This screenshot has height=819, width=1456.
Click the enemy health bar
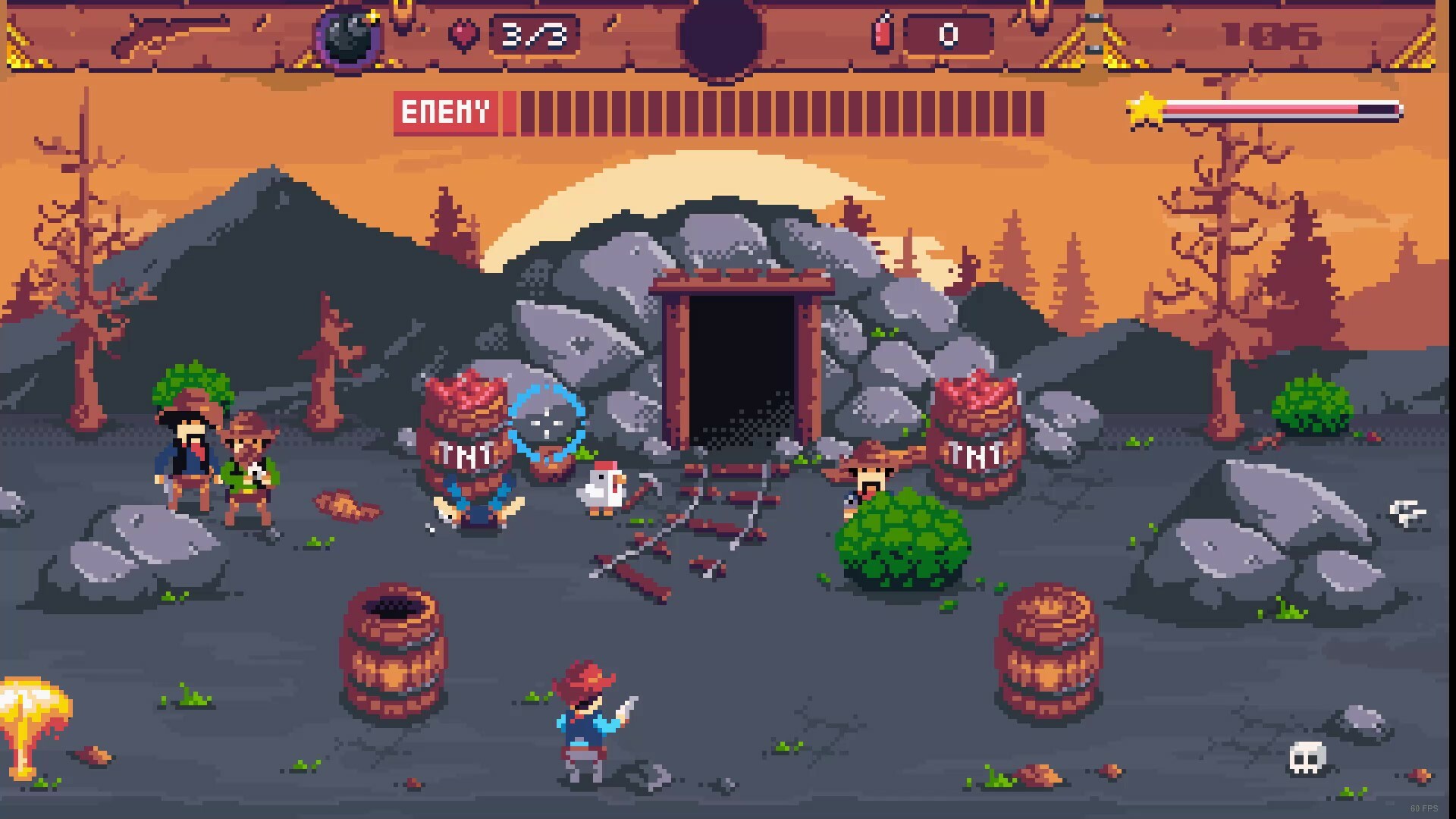click(773, 112)
